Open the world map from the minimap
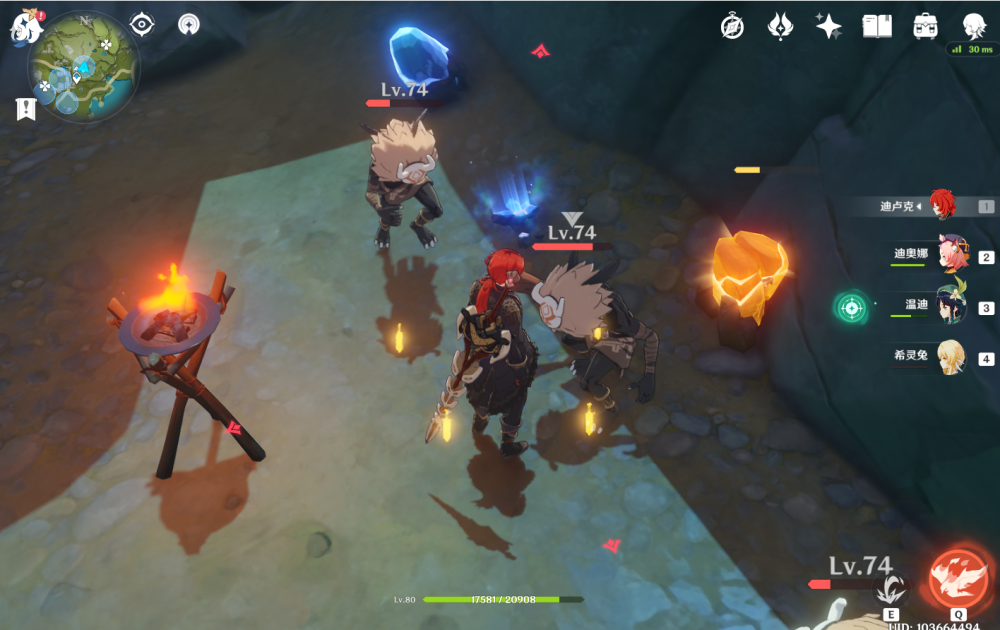Image resolution: width=1000 pixels, height=630 pixels. tap(84, 66)
